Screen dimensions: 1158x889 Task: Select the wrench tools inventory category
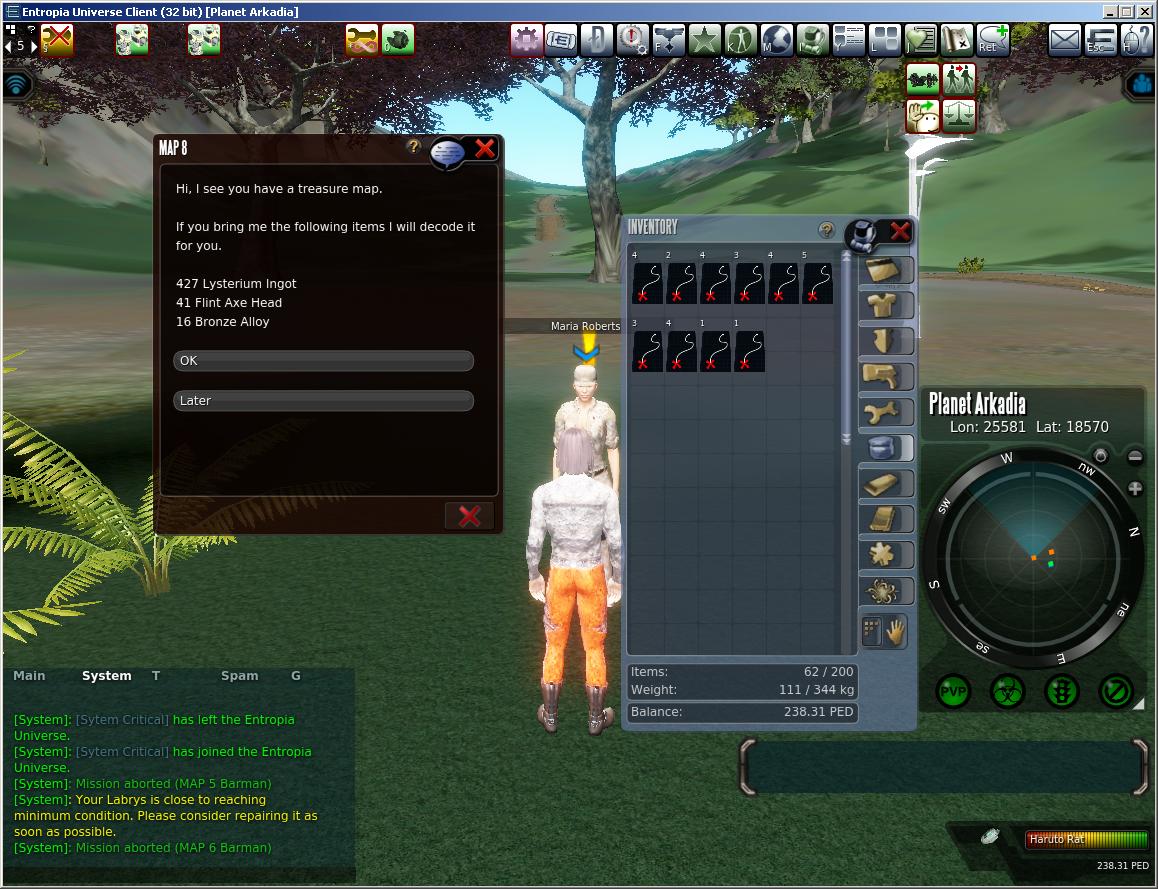885,412
